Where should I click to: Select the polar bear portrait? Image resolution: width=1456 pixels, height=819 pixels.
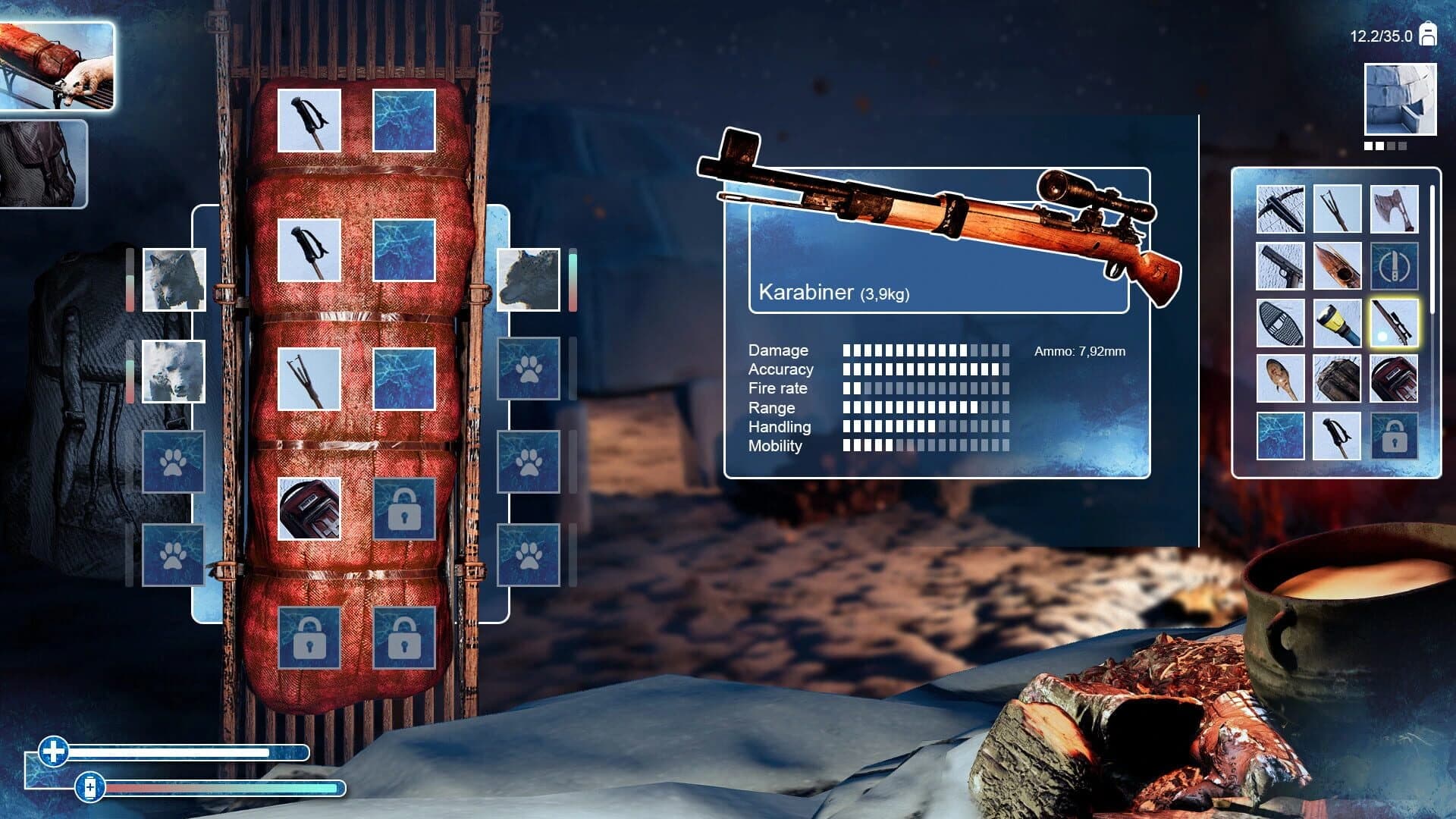(x=173, y=369)
